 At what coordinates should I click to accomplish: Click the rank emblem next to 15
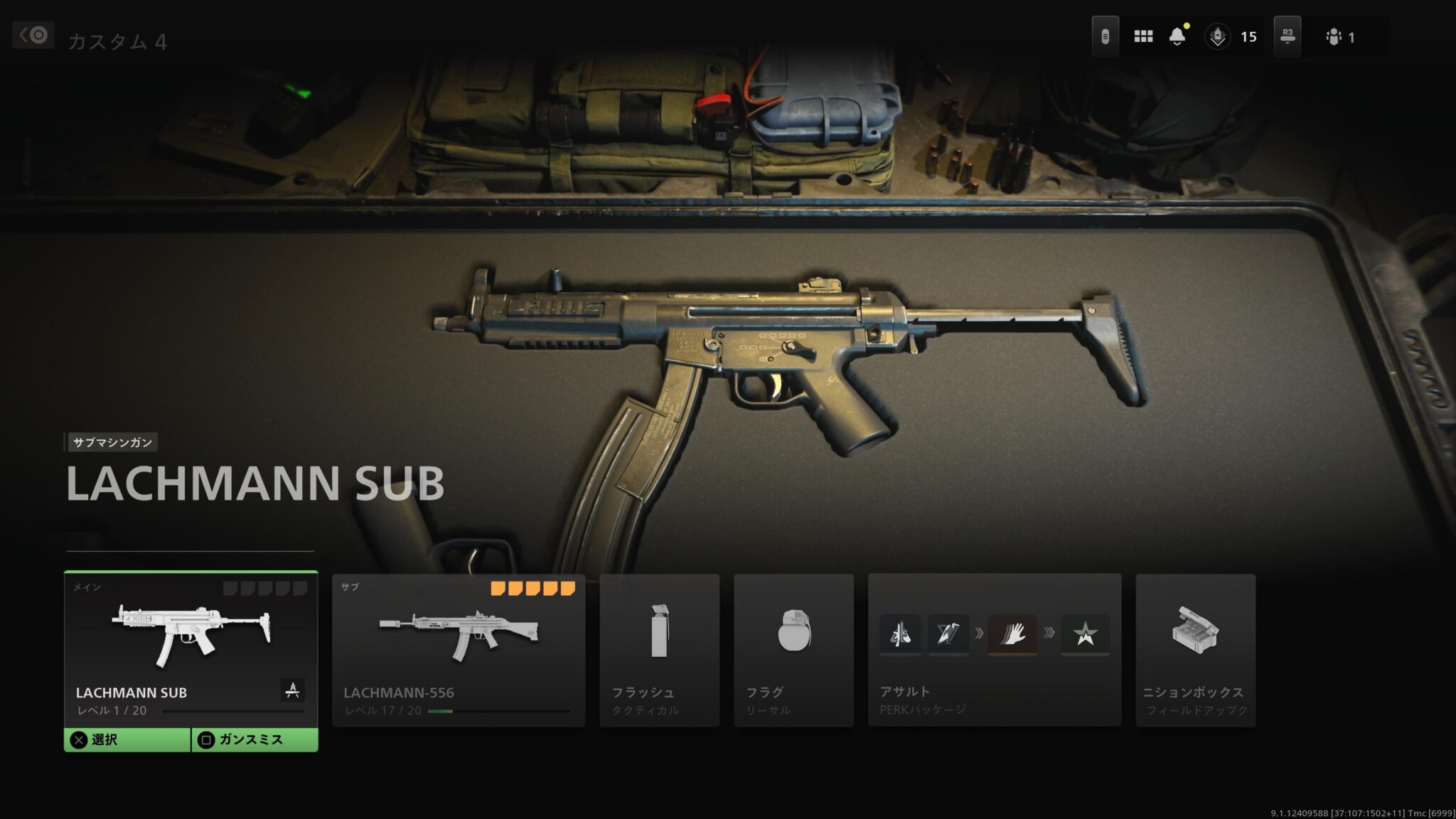click(1218, 36)
